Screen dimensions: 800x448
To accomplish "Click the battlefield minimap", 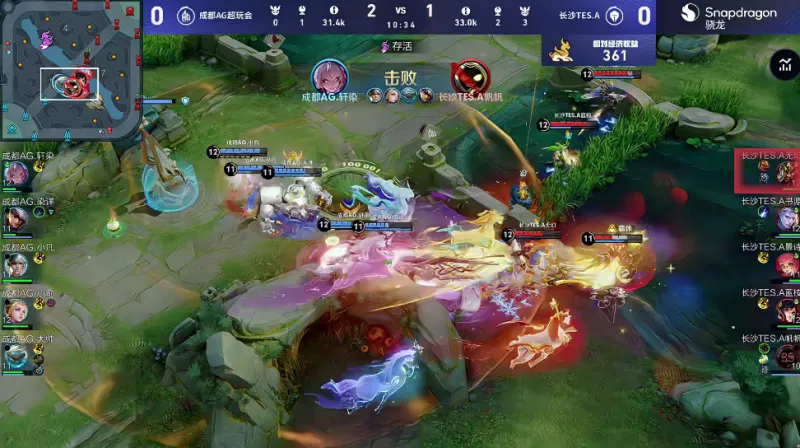I will 70,72.
